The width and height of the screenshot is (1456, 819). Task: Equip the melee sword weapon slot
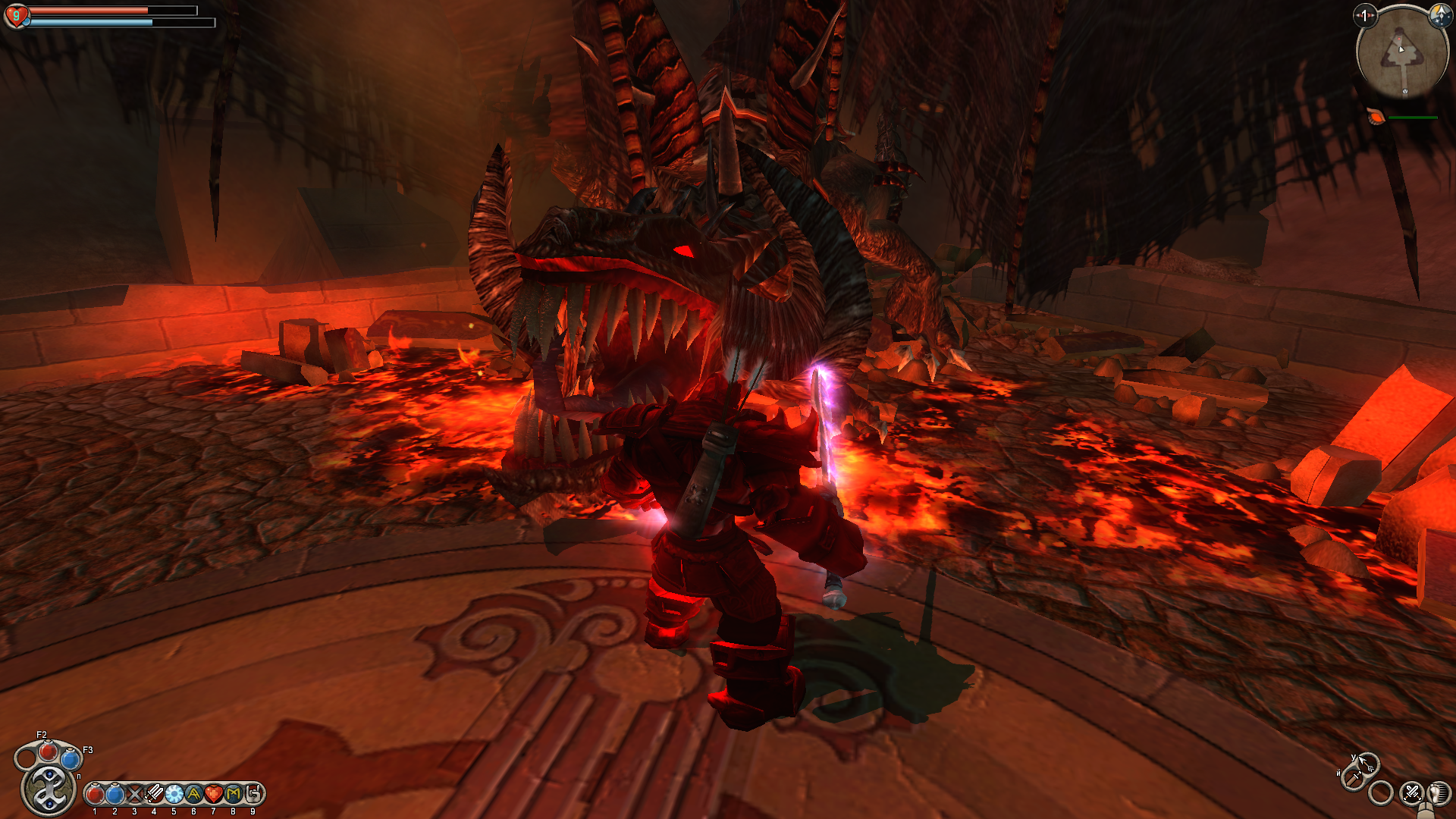1353,778
